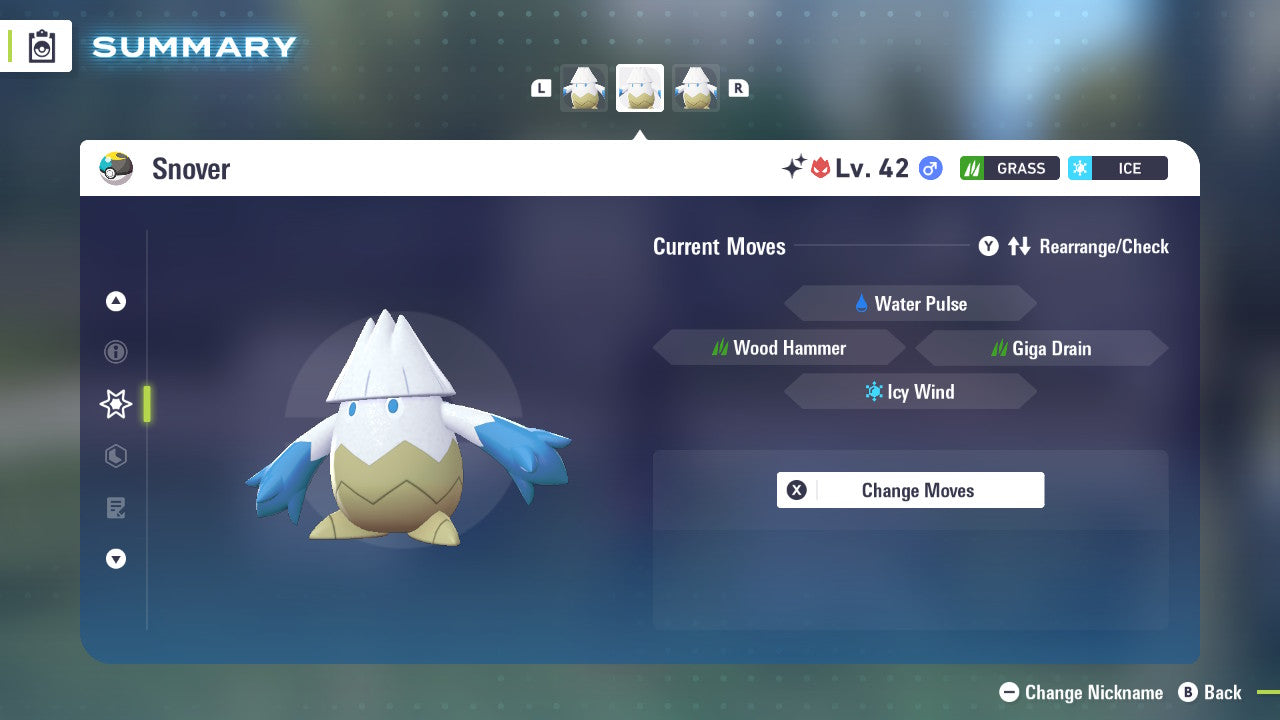Click the up arrow above the sidebar
The width and height of the screenshot is (1280, 720).
(115, 300)
